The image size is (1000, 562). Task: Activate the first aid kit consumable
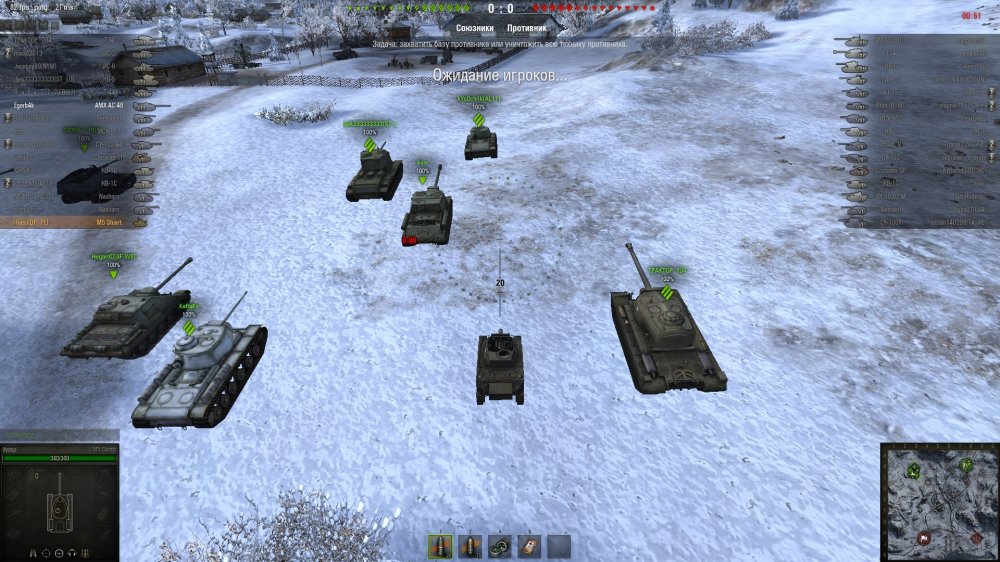[529, 546]
